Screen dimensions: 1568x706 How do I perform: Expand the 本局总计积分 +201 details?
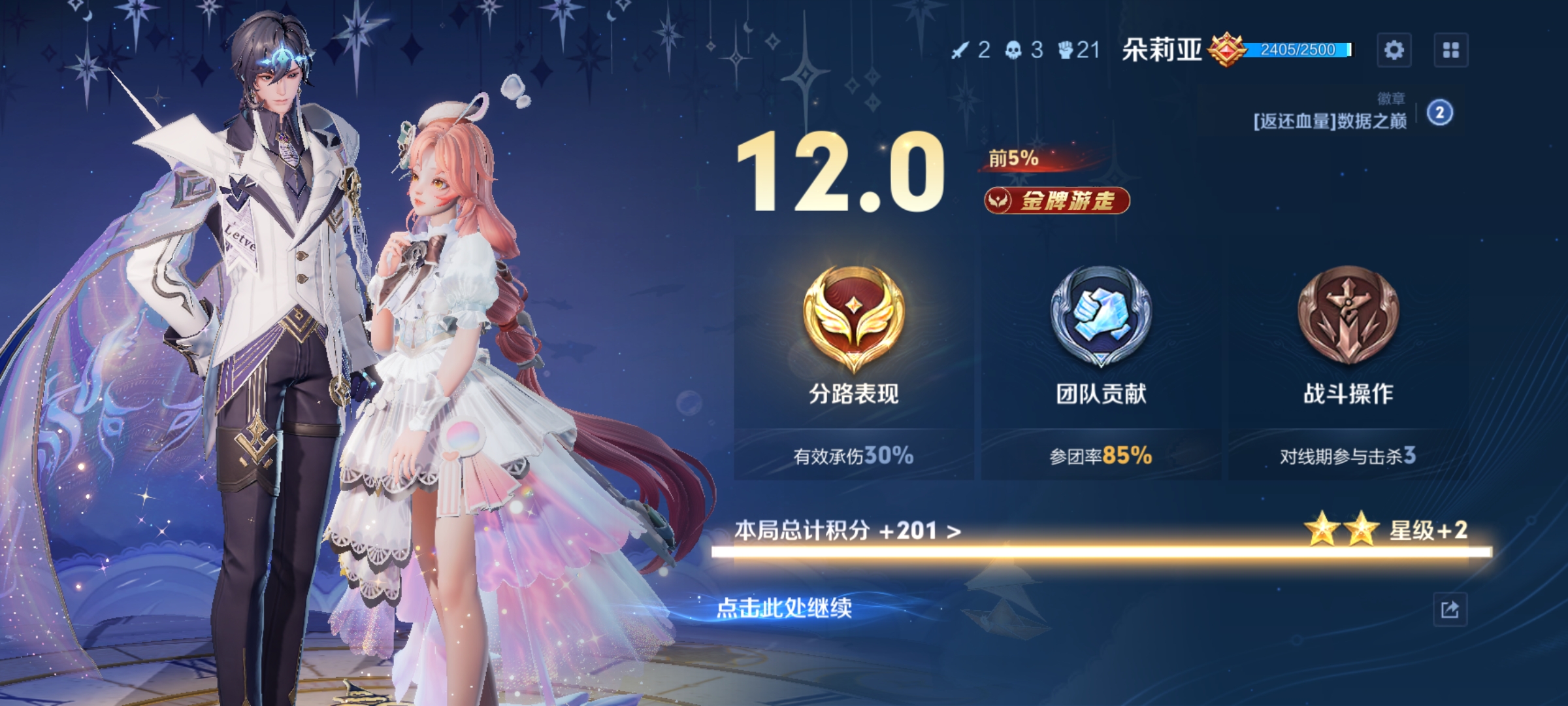pyautogui.click(x=848, y=531)
